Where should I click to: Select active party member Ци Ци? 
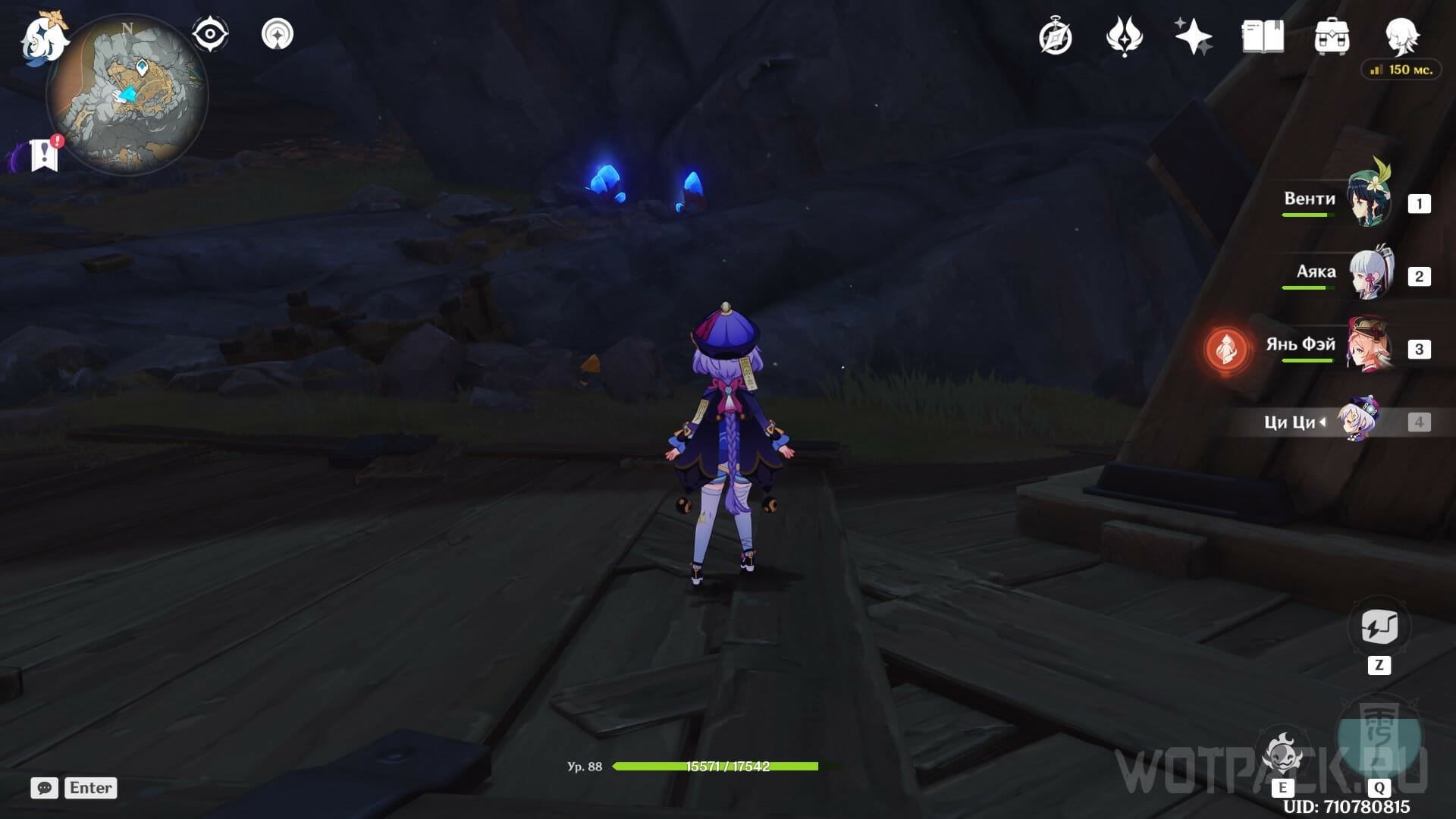(1357, 419)
